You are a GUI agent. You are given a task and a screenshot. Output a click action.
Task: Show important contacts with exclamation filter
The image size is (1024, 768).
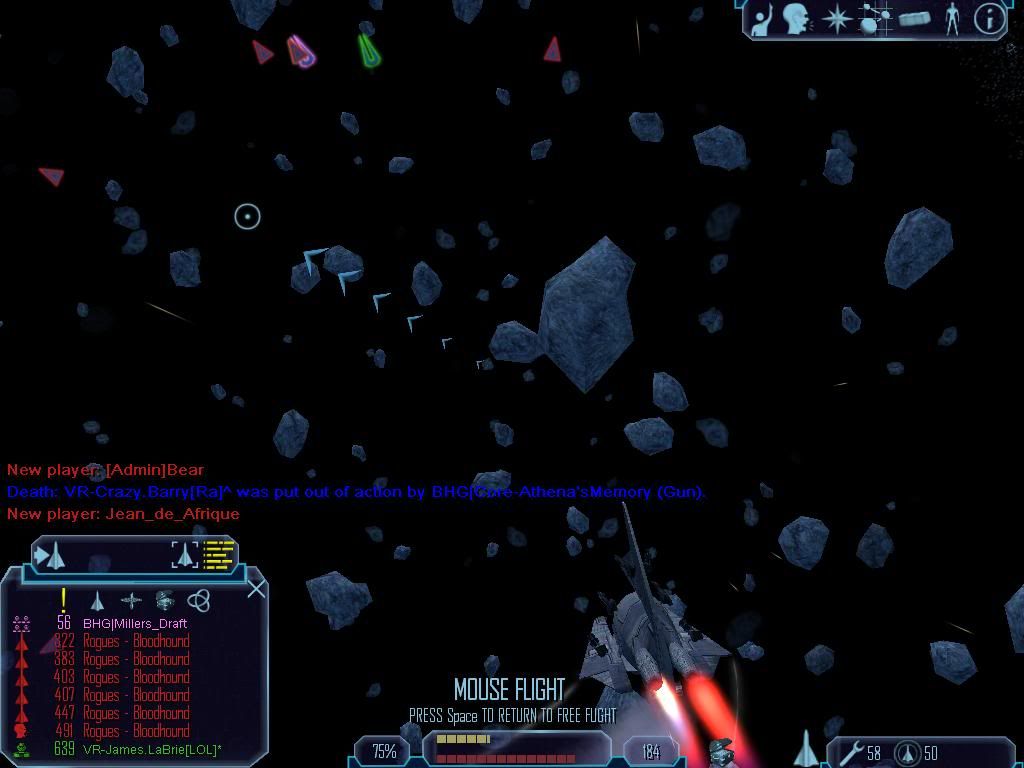(64, 600)
